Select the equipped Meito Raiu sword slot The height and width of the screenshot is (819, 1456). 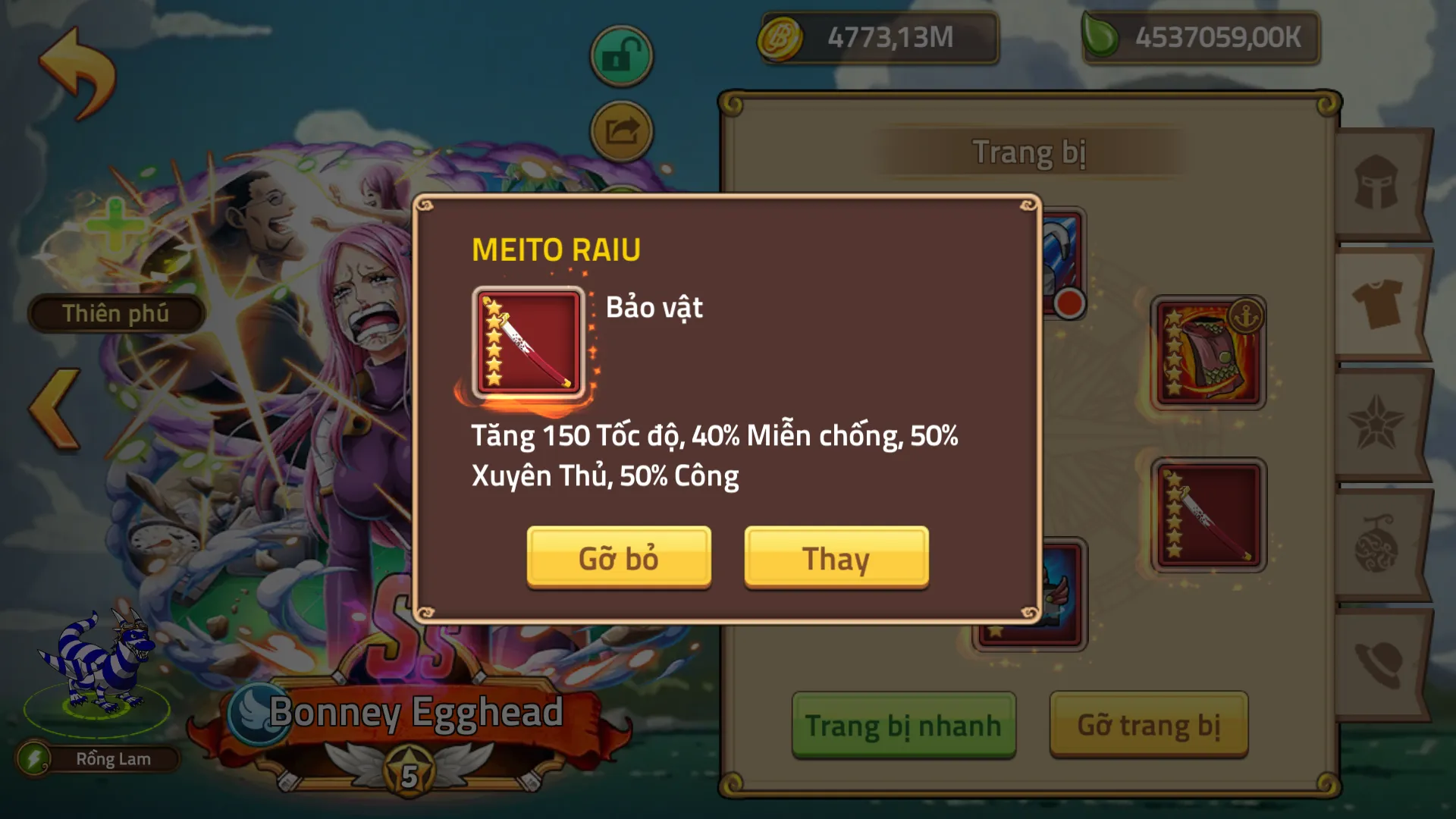pos(1208,515)
